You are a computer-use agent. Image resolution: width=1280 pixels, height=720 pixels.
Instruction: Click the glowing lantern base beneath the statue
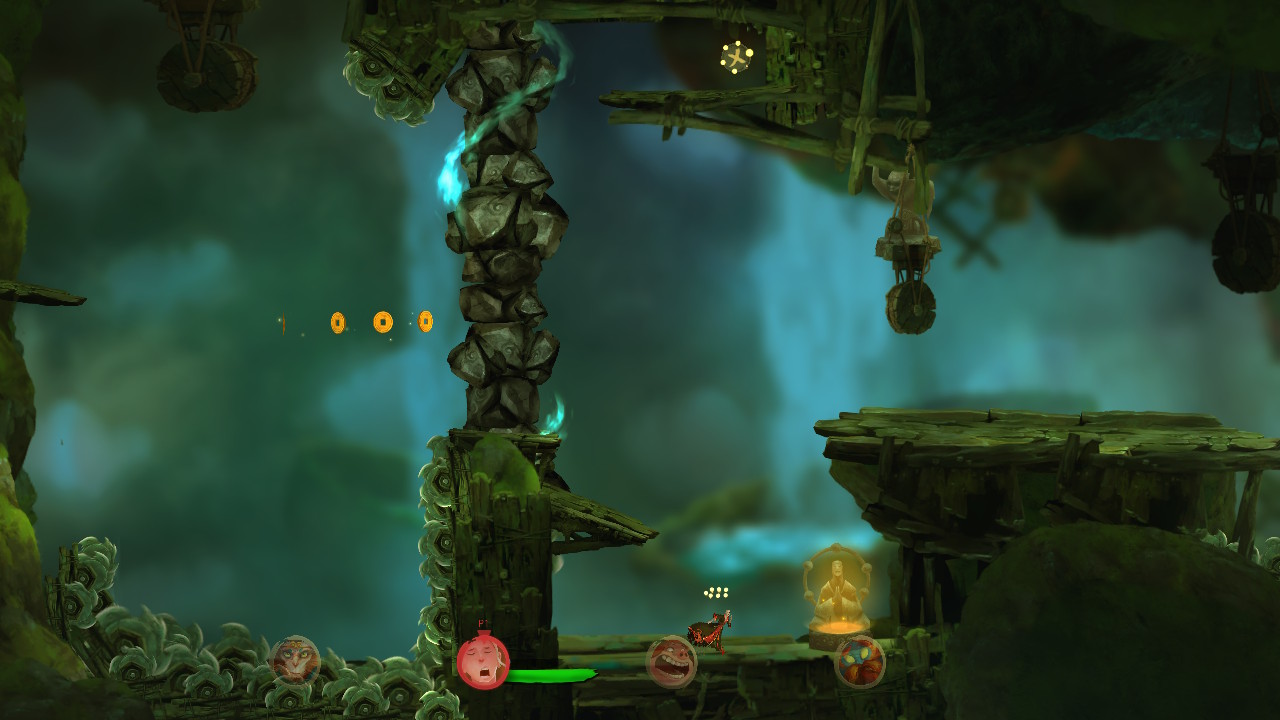[840, 630]
